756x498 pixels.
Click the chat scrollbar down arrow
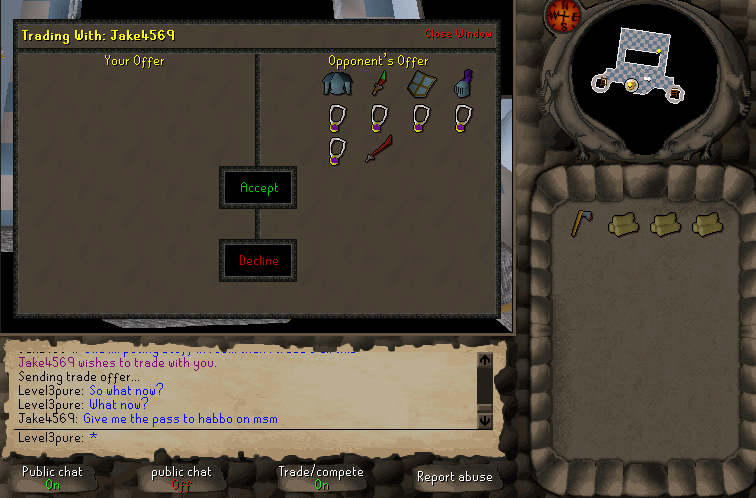pos(485,420)
